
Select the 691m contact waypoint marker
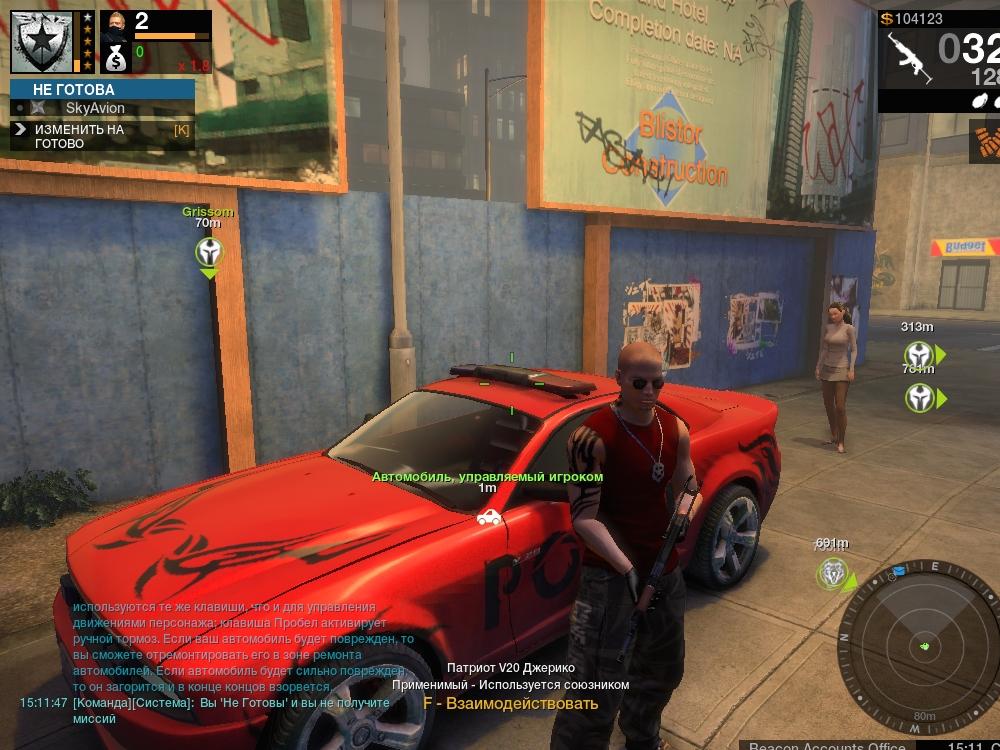pos(832,574)
